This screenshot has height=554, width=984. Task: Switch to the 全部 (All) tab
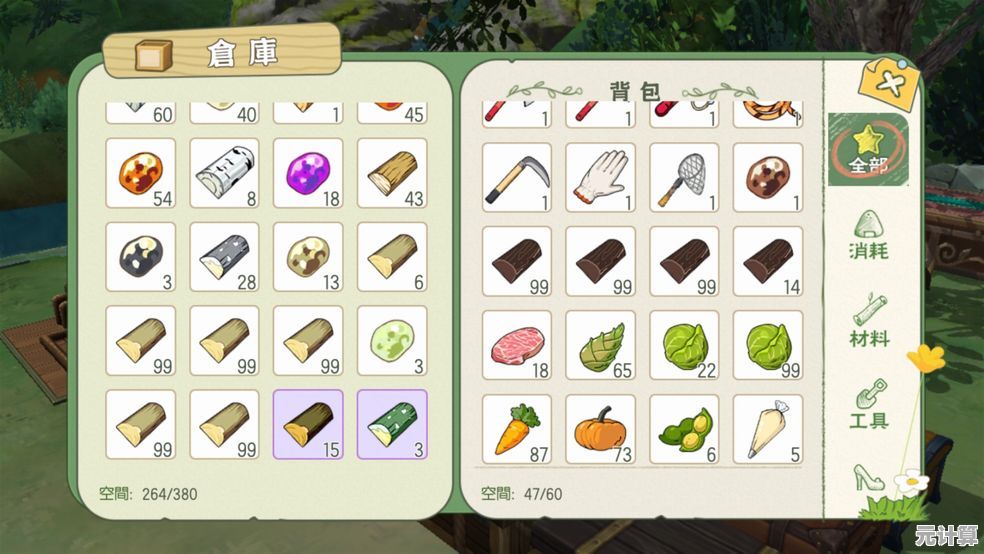(x=868, y=149)
